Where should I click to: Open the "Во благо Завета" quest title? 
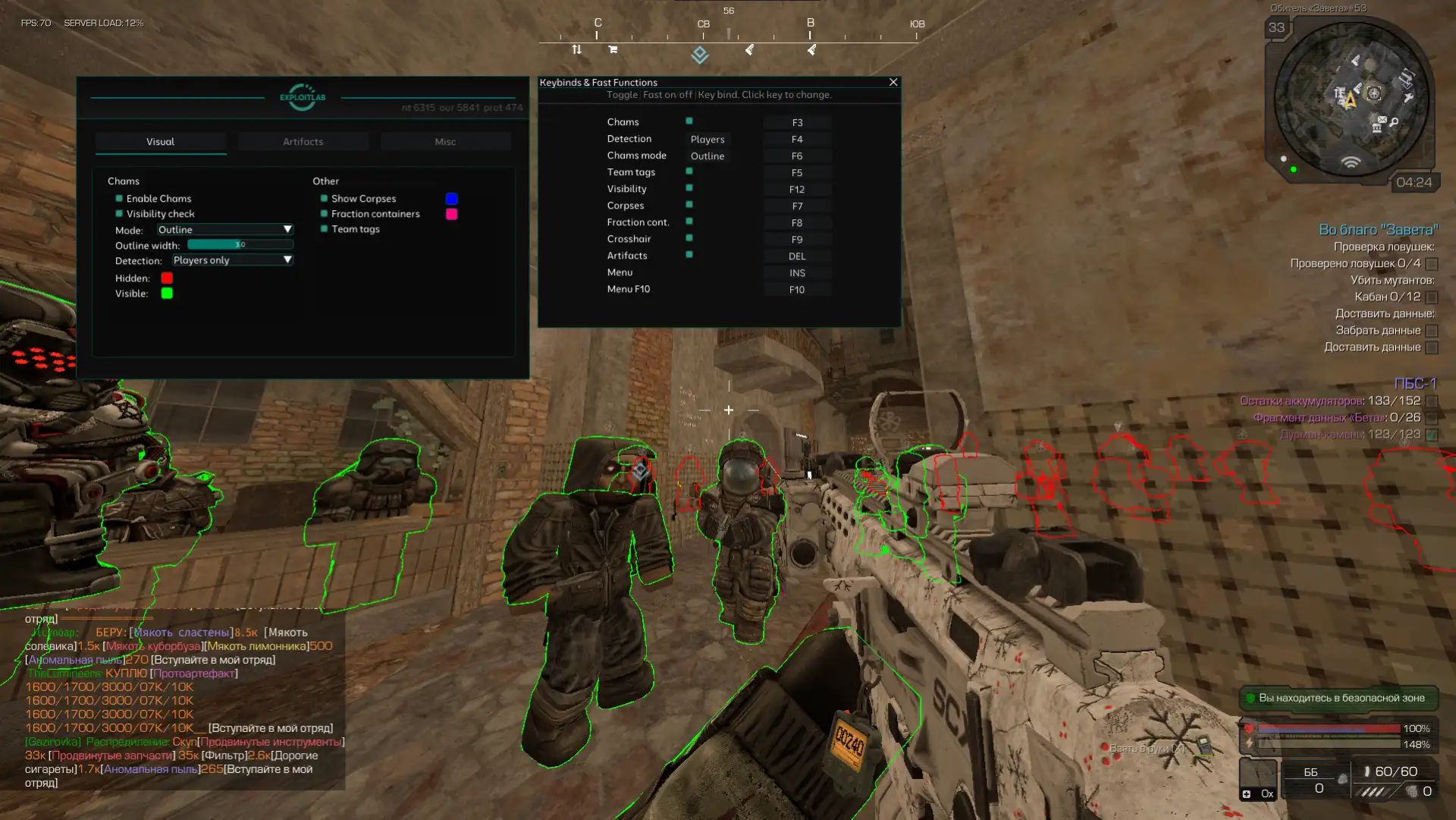coord(1378,230)
